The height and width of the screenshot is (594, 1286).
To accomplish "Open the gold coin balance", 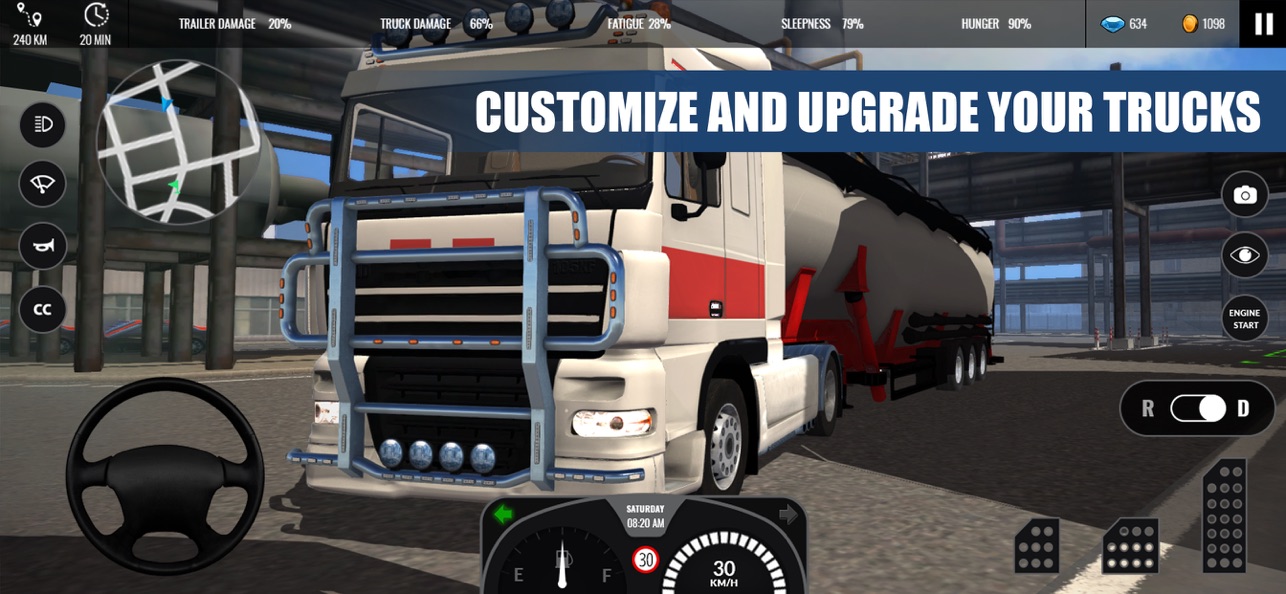I will [1202, 24].
